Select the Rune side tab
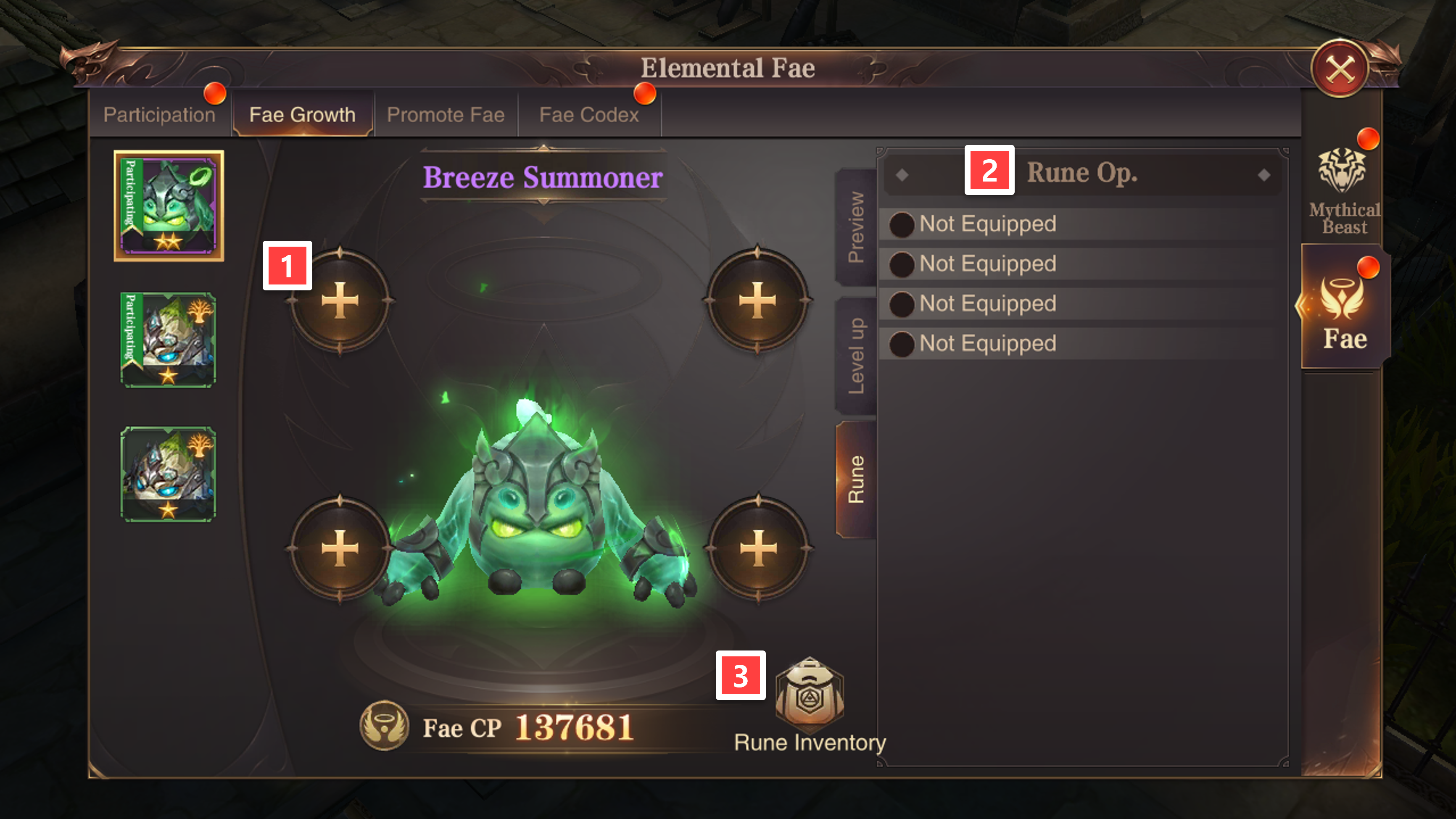This screenshot has width=1456, height=819. tap(856, 479)
